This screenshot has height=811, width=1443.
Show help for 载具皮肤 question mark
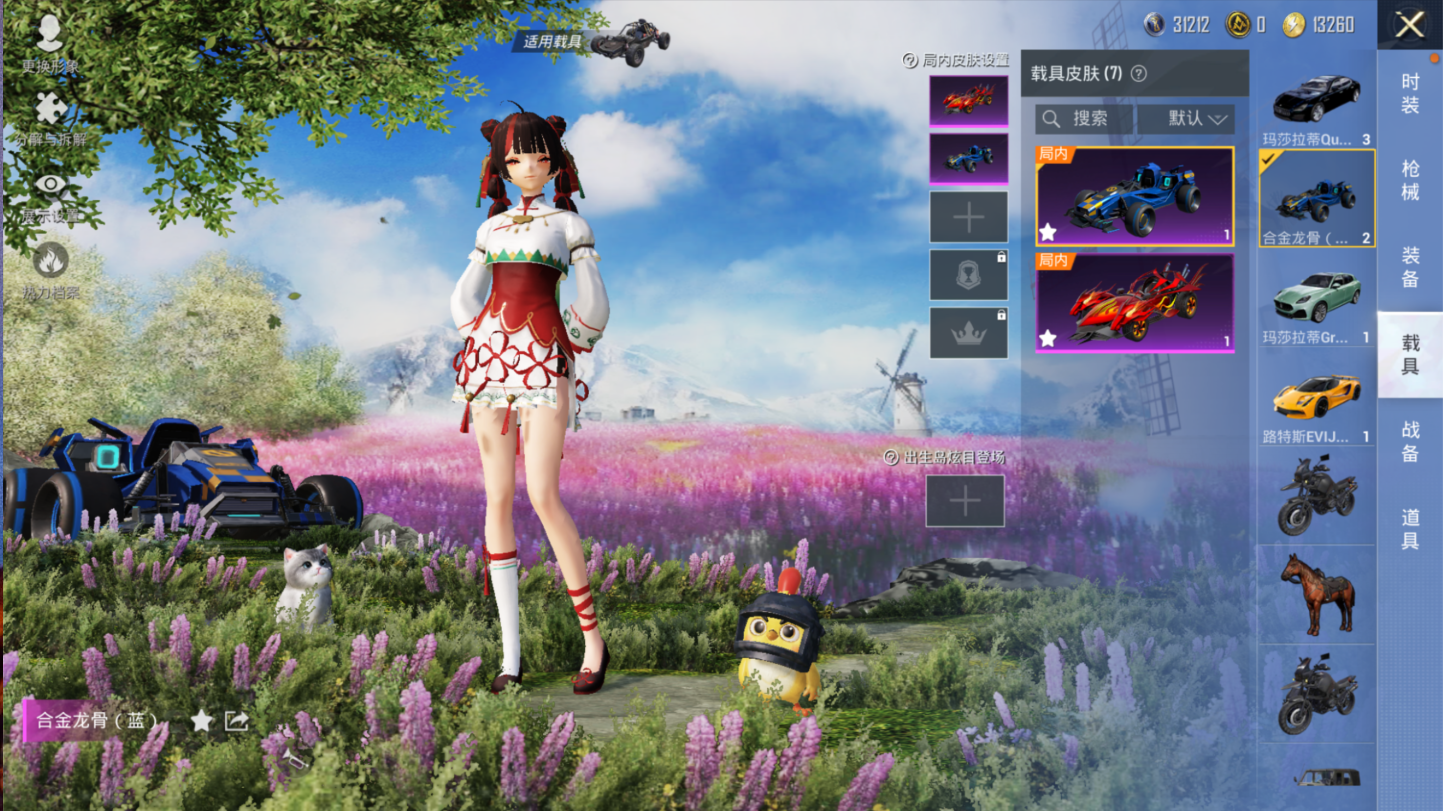click(x=1138, y=74)
